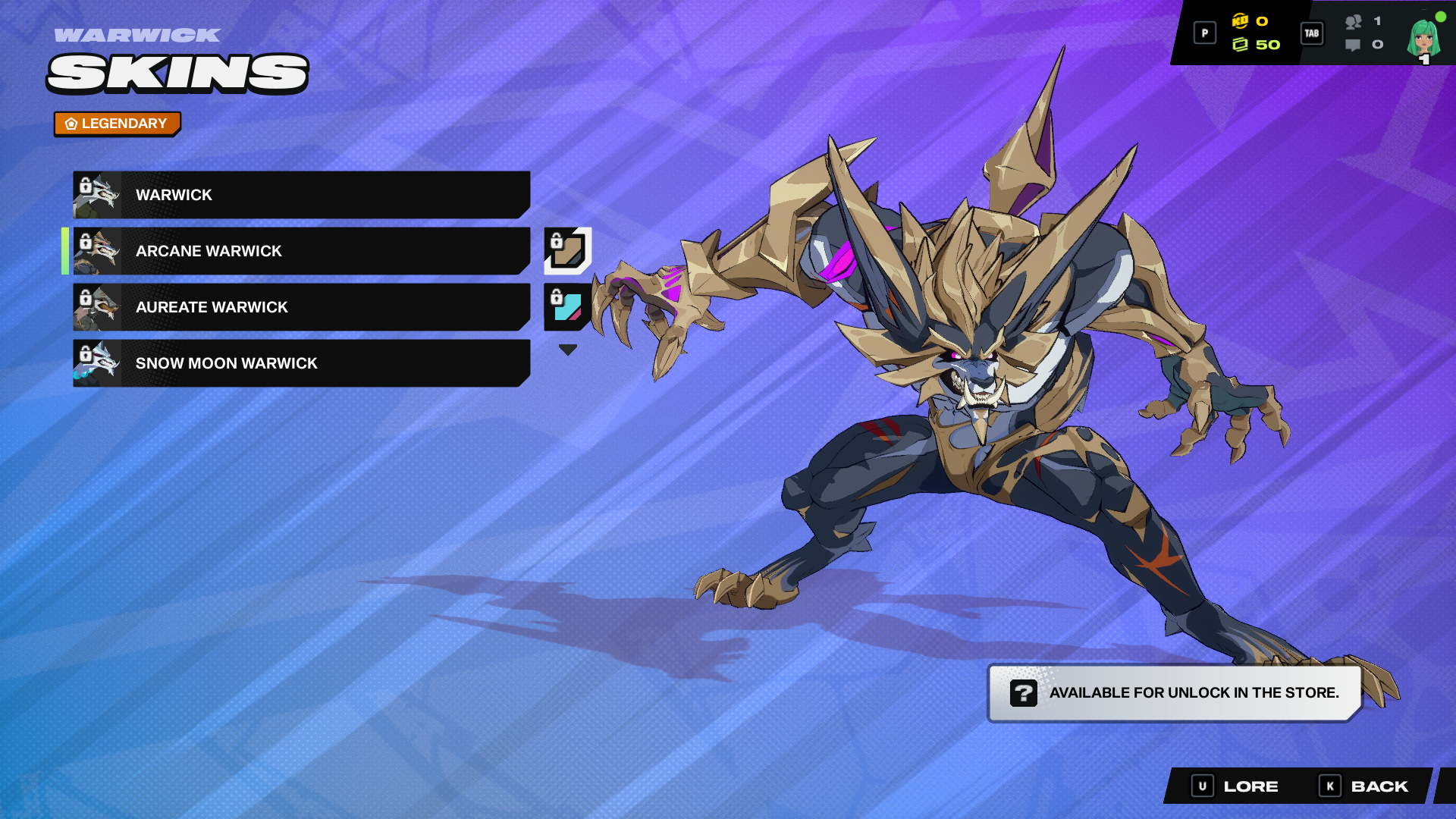Click the P pause menu key icon
The image size is (1456, 819).
point(1204,33)
